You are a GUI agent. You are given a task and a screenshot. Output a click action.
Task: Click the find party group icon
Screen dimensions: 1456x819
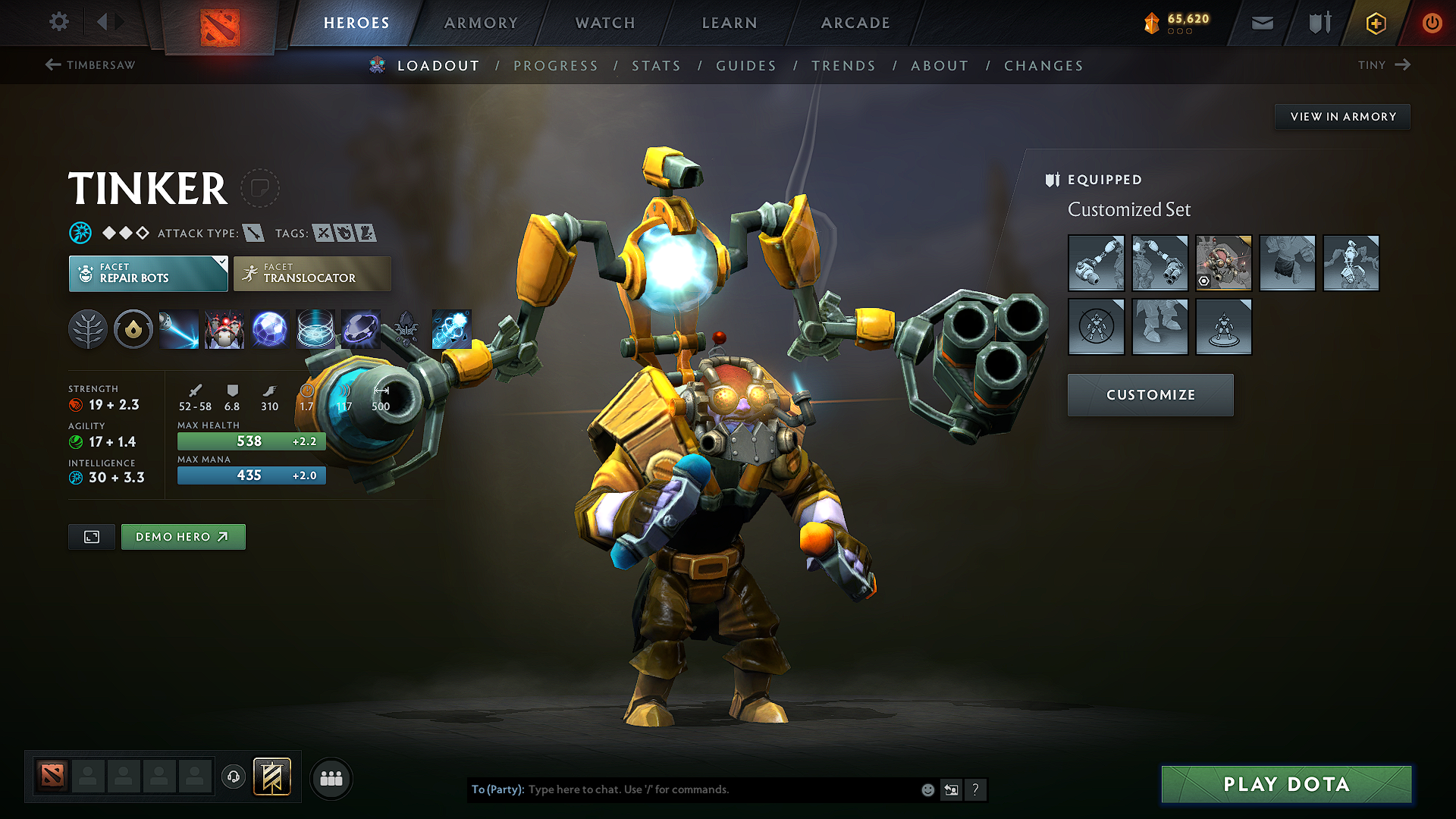331,778
